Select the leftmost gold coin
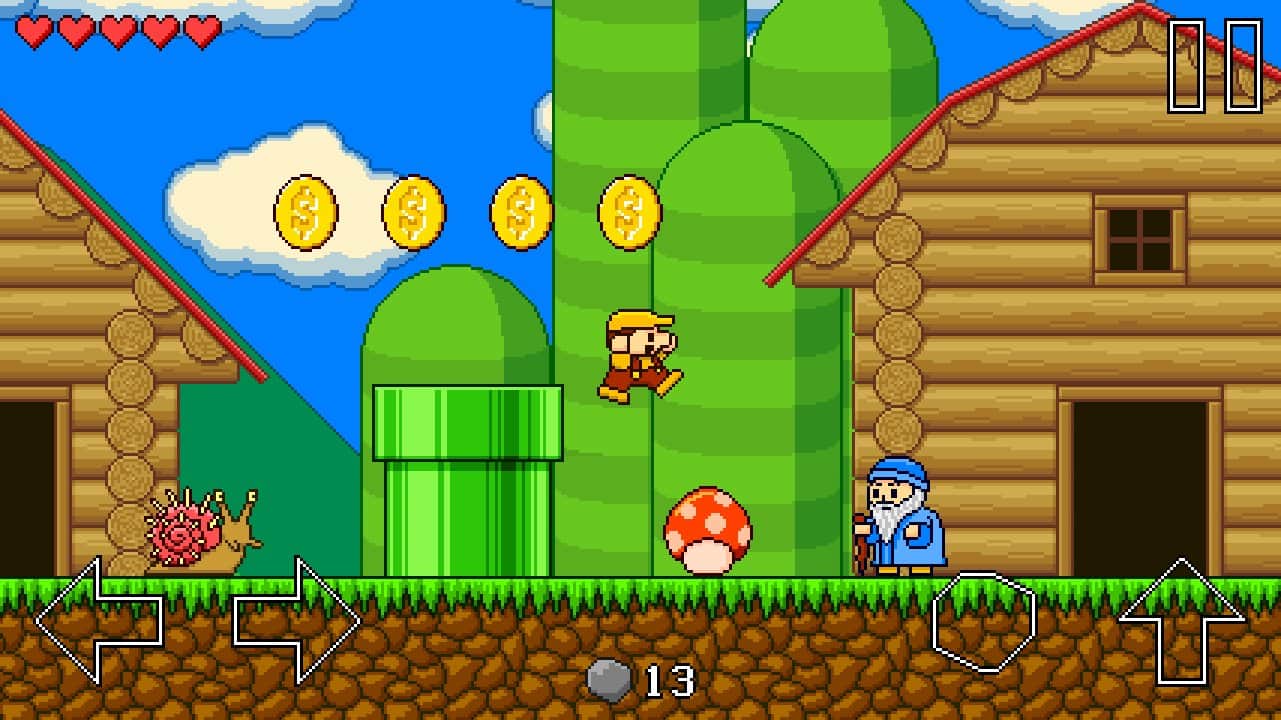The height and width of the screenshot is (720, 1281). click(303, 213)
